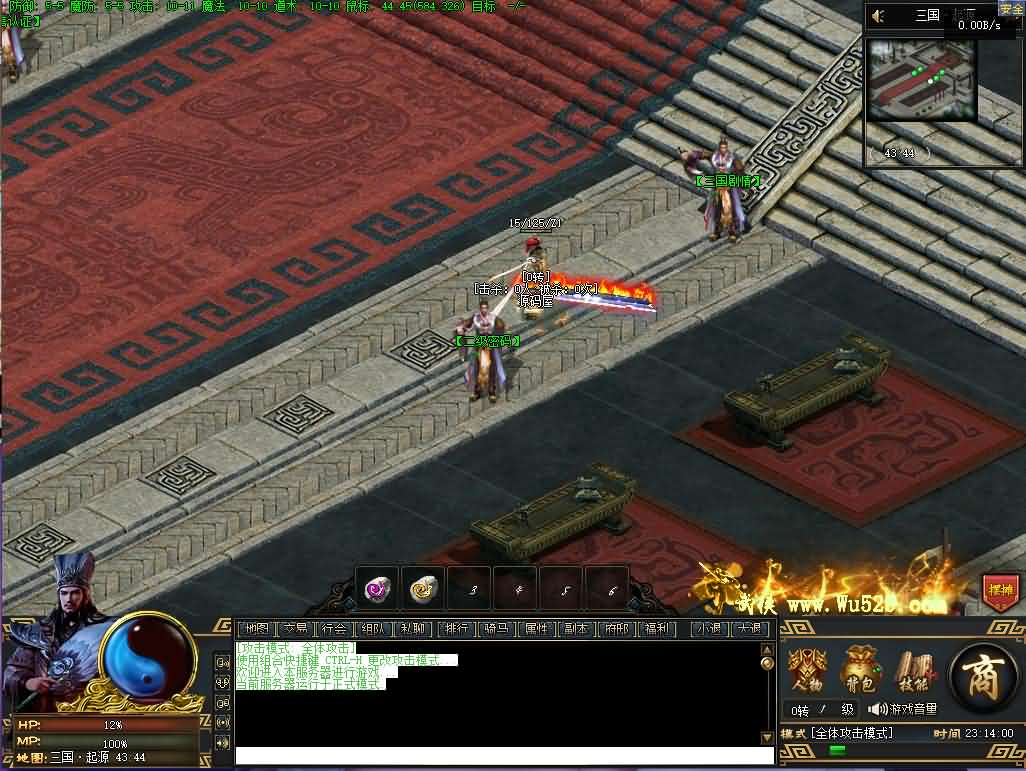Toggle the 骑马 mount button
The height and width of the screenshot is (771, 1026).
[497, 629]
